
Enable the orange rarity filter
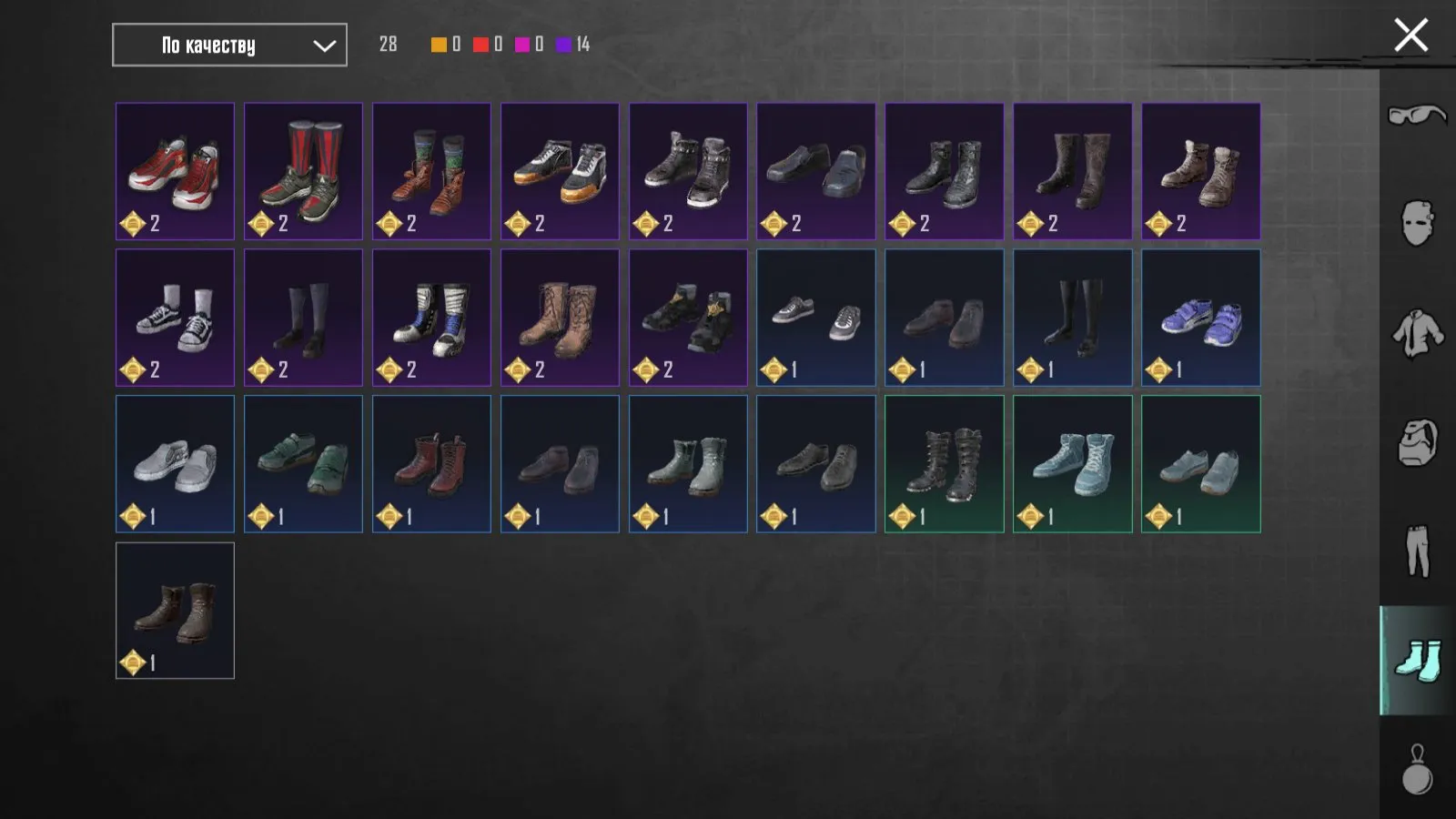(438, 44)
